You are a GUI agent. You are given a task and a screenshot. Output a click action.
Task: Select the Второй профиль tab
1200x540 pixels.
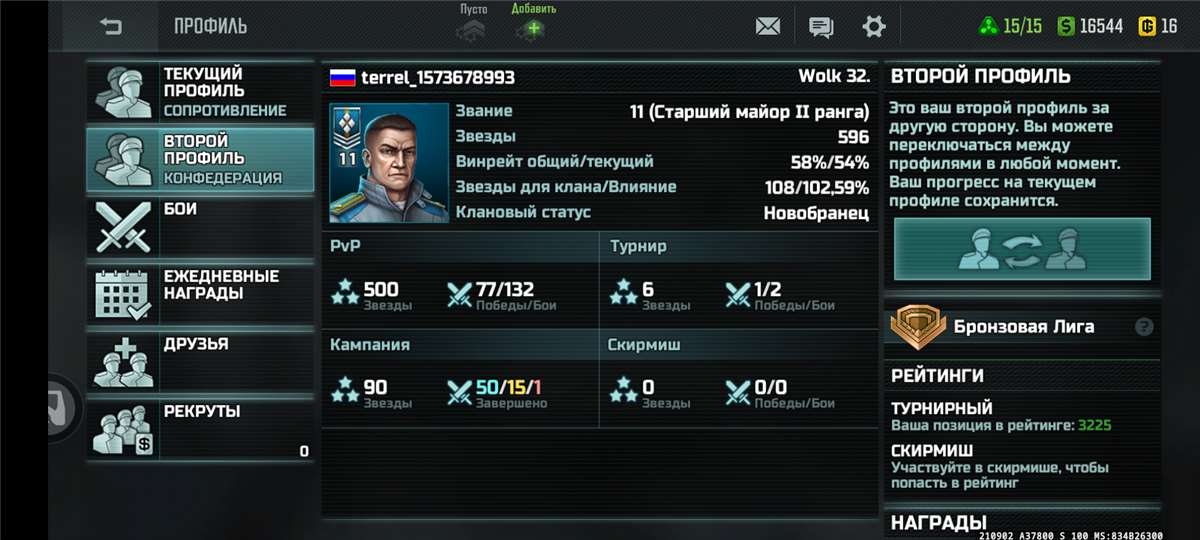tap(200, 159)
